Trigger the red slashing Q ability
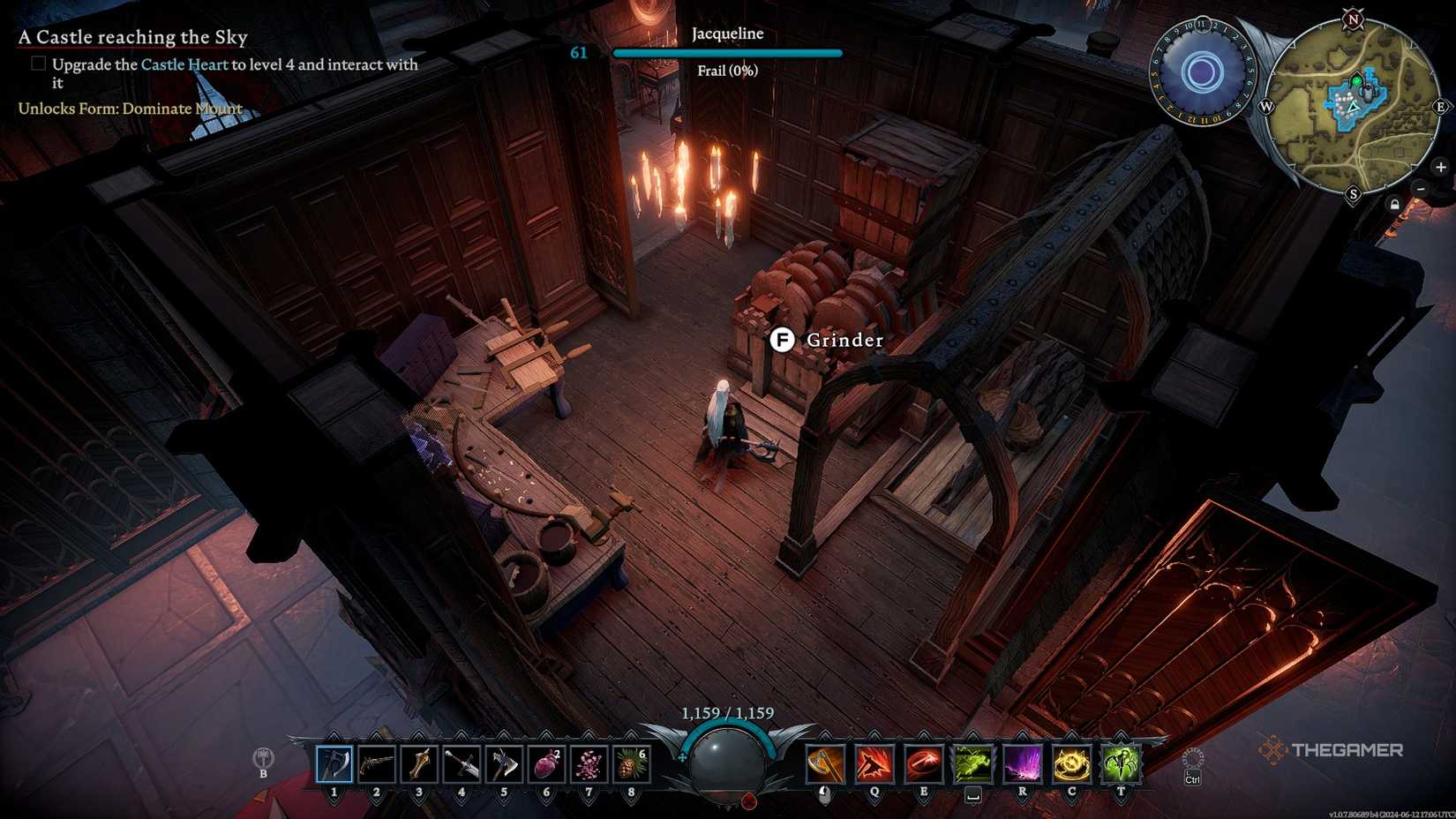The height and width of the screenshot is (819, 1456). click(874, 763)
